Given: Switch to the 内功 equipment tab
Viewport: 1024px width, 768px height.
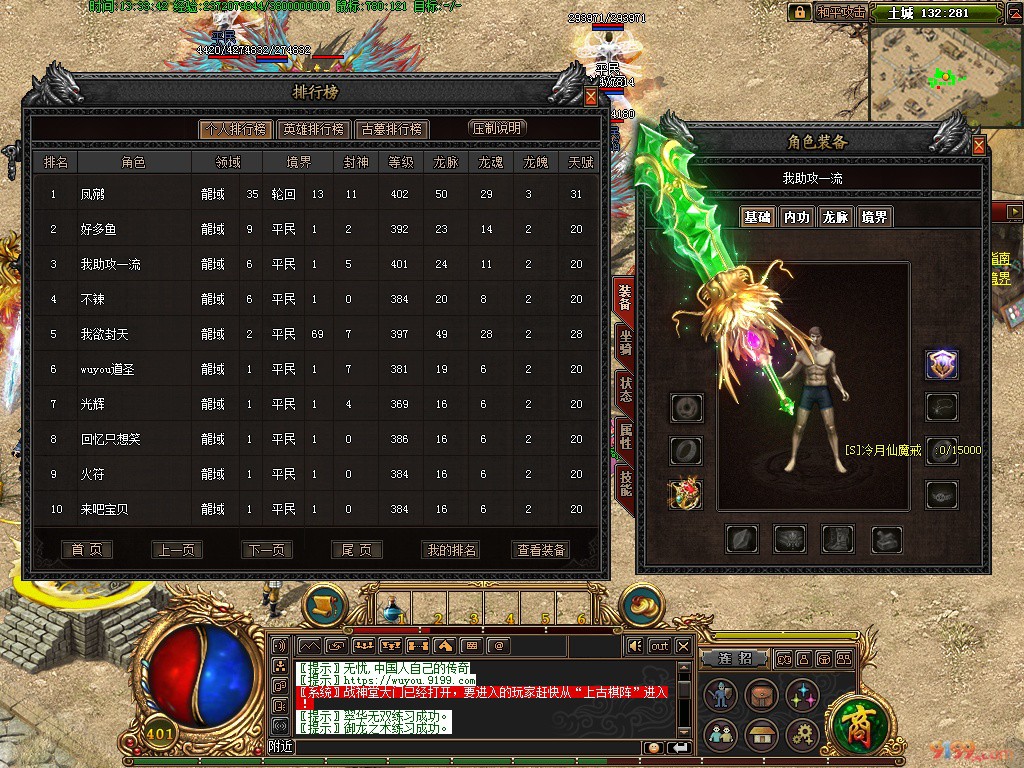Looking at the screenshot, I should [x=796, y=217].
